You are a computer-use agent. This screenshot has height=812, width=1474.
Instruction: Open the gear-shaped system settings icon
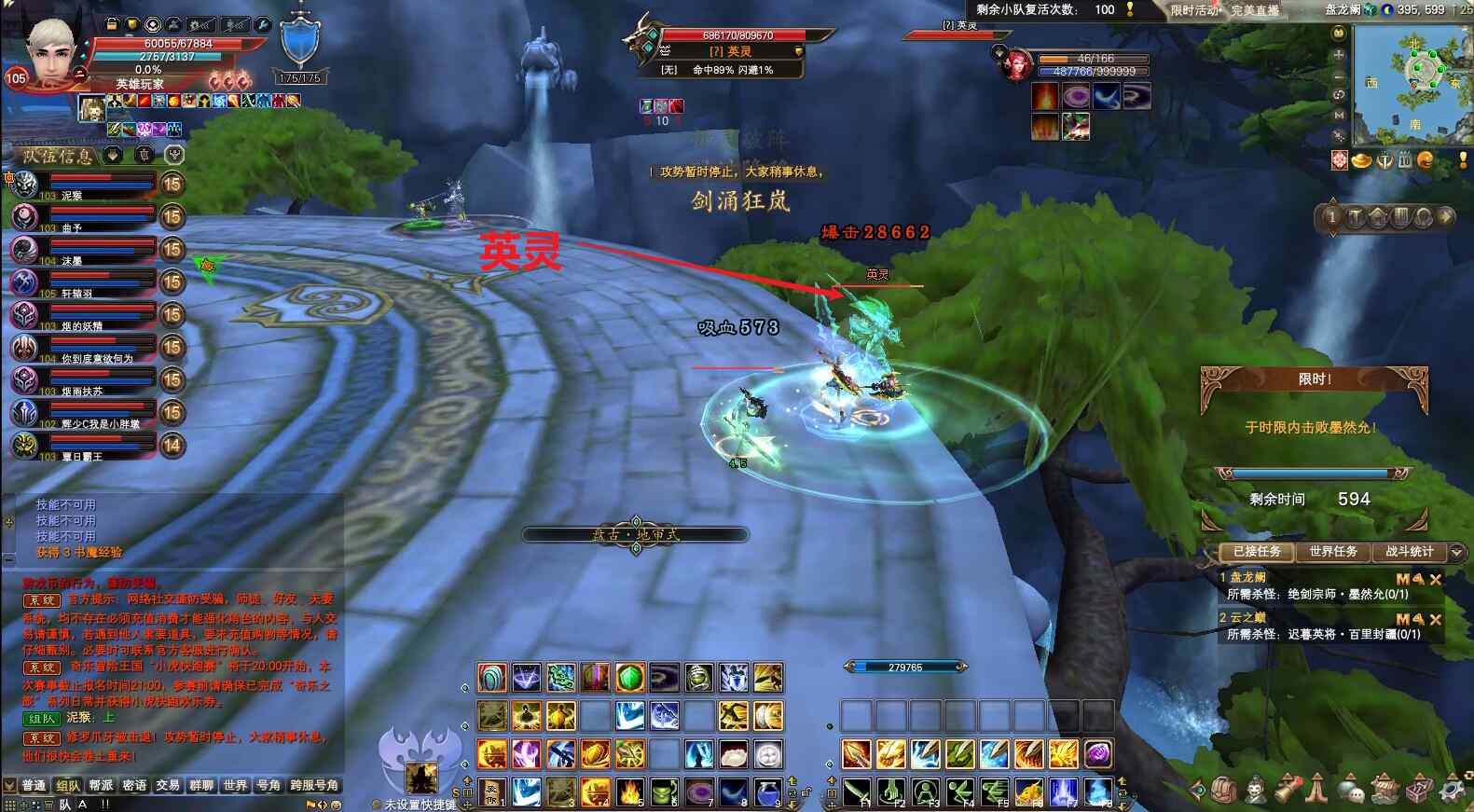click(x=1453, y=791)
